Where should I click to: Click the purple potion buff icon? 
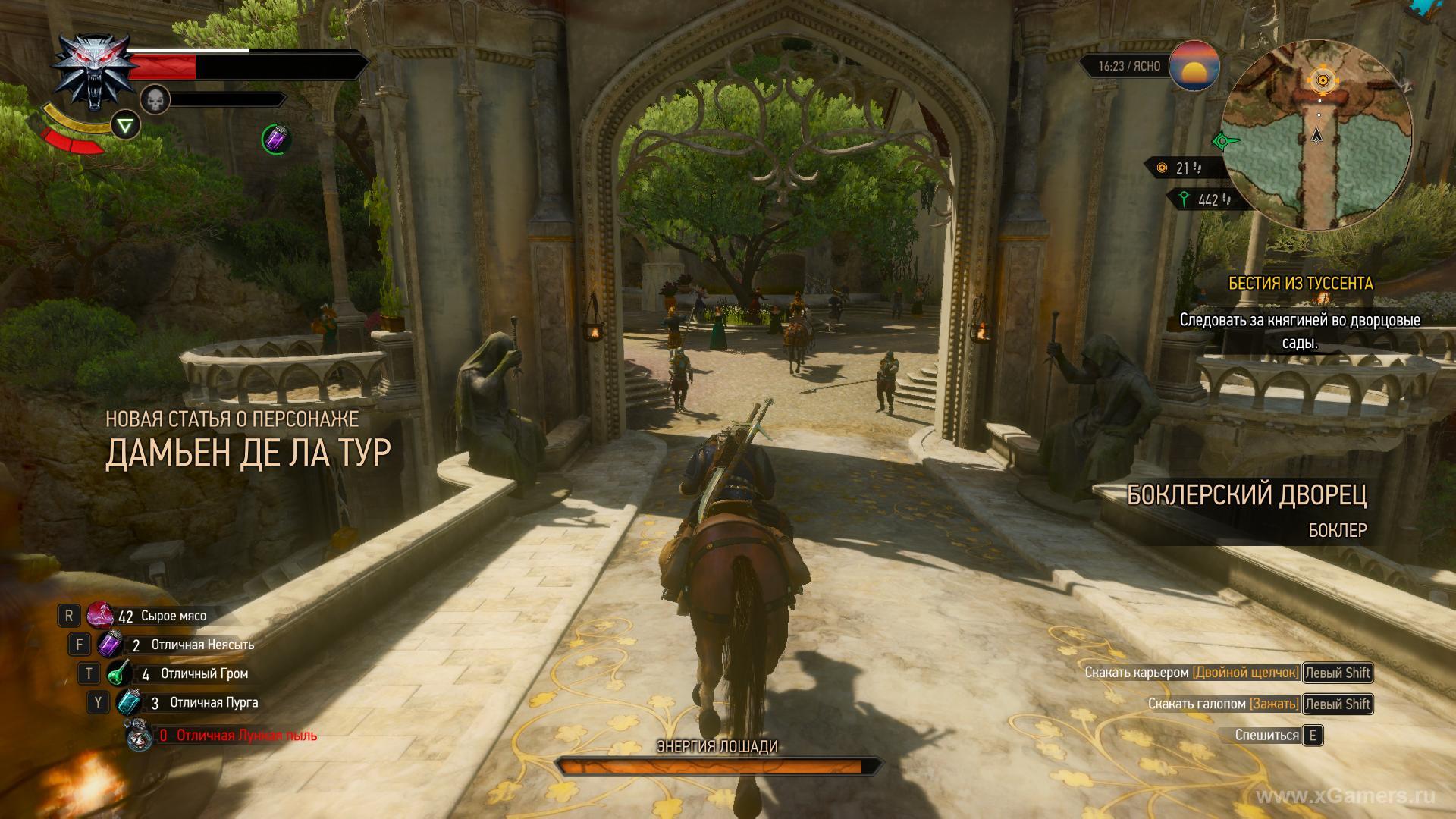point(276,139)
